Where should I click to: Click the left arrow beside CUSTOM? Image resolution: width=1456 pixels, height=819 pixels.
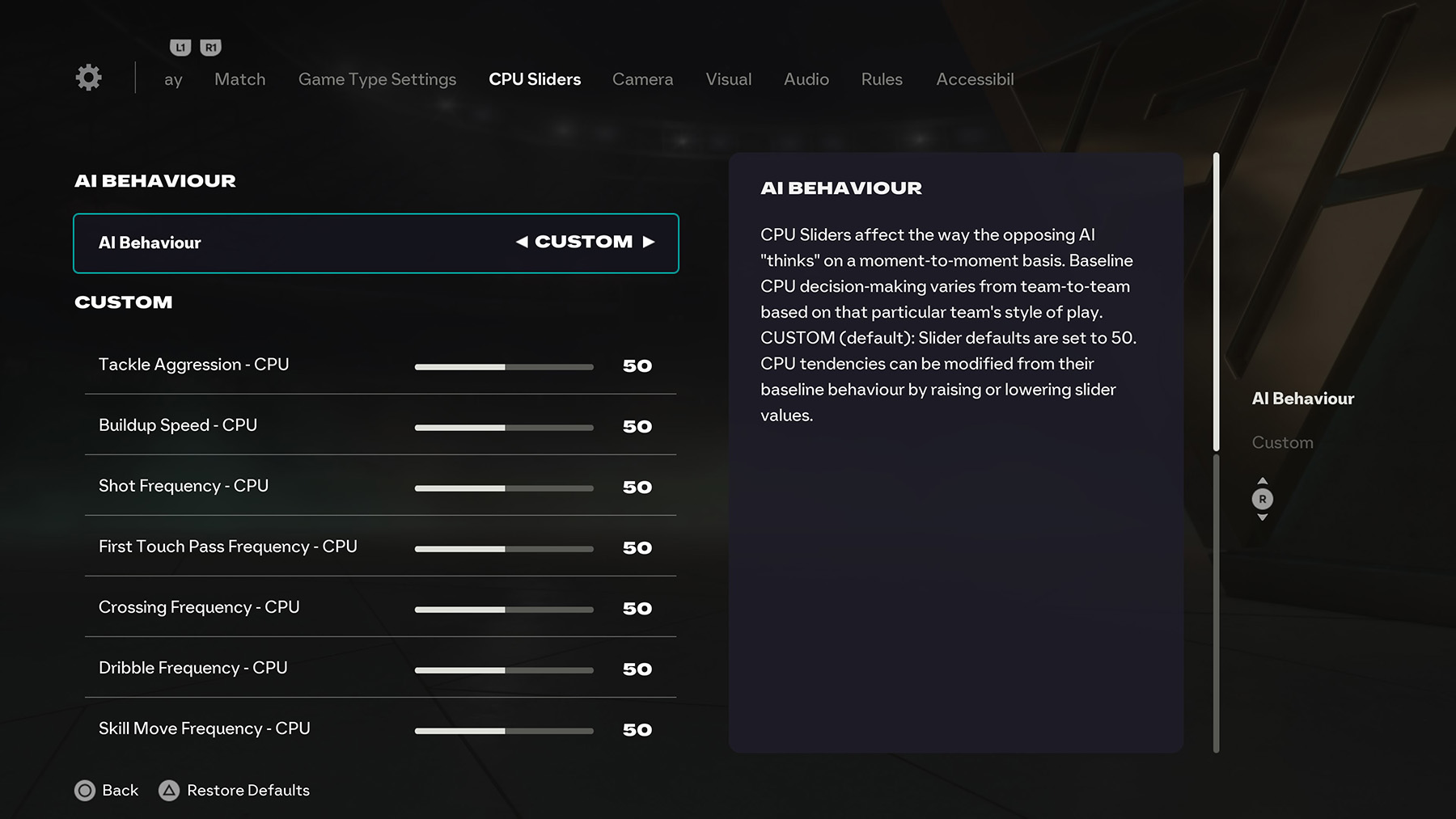tap(523, 241)
